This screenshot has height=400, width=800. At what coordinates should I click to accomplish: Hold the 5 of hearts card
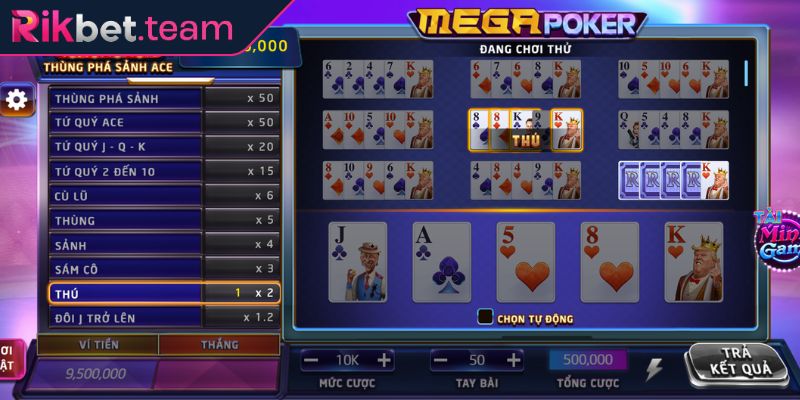526,262
